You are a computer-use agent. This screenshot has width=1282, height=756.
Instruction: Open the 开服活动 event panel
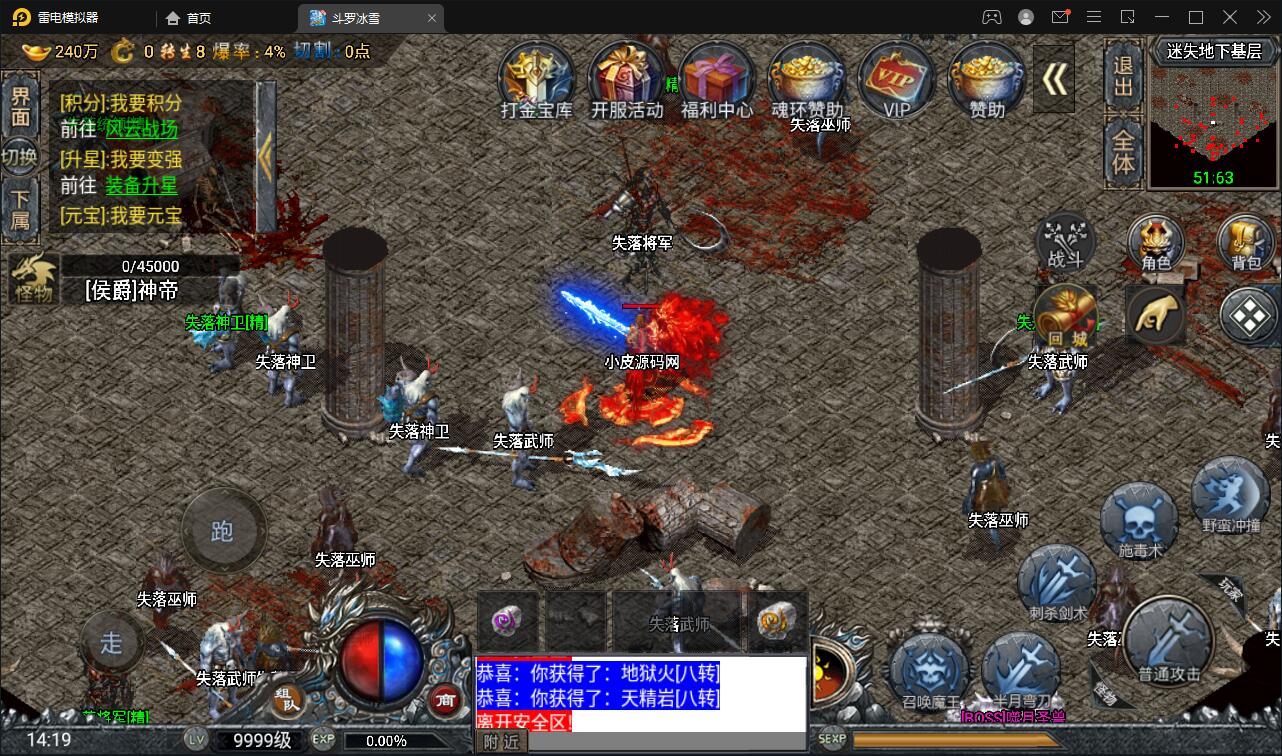click(x=628, y=80)
